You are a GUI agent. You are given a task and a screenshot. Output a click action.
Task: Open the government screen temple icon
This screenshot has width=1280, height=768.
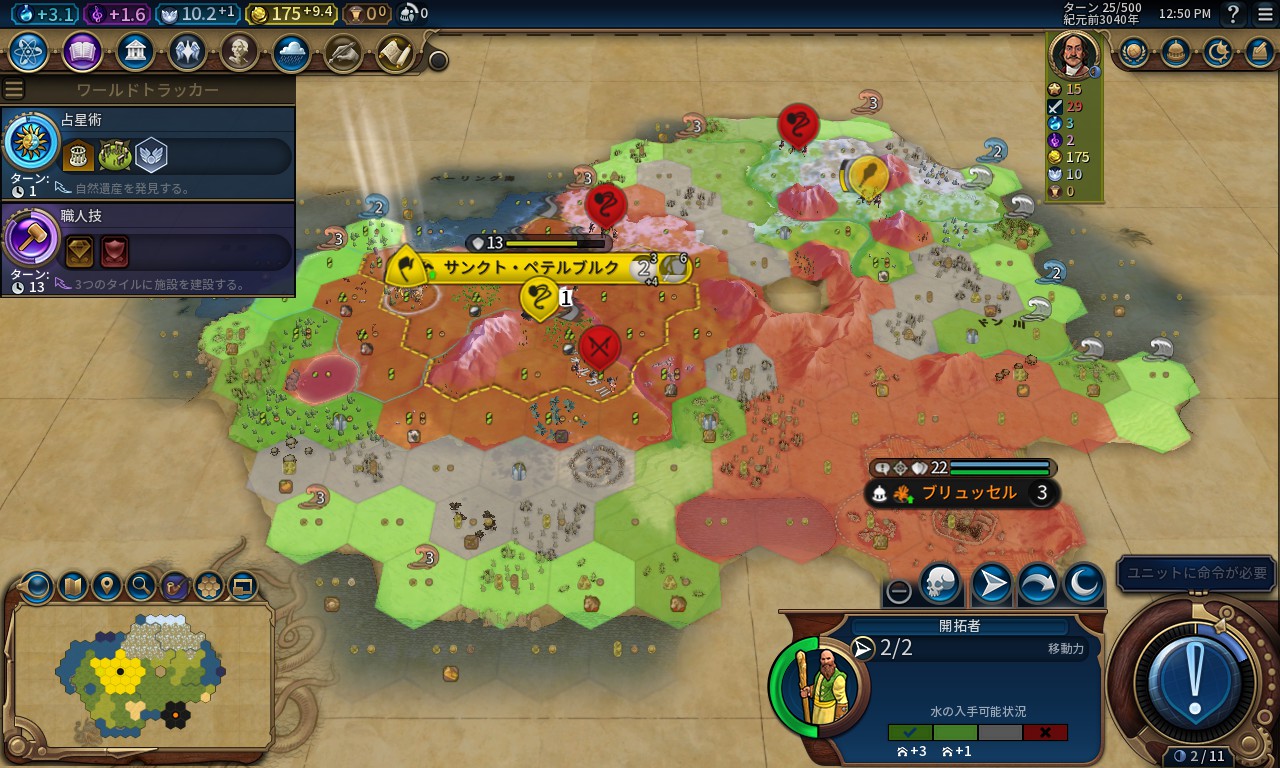[x=135, y=51]
